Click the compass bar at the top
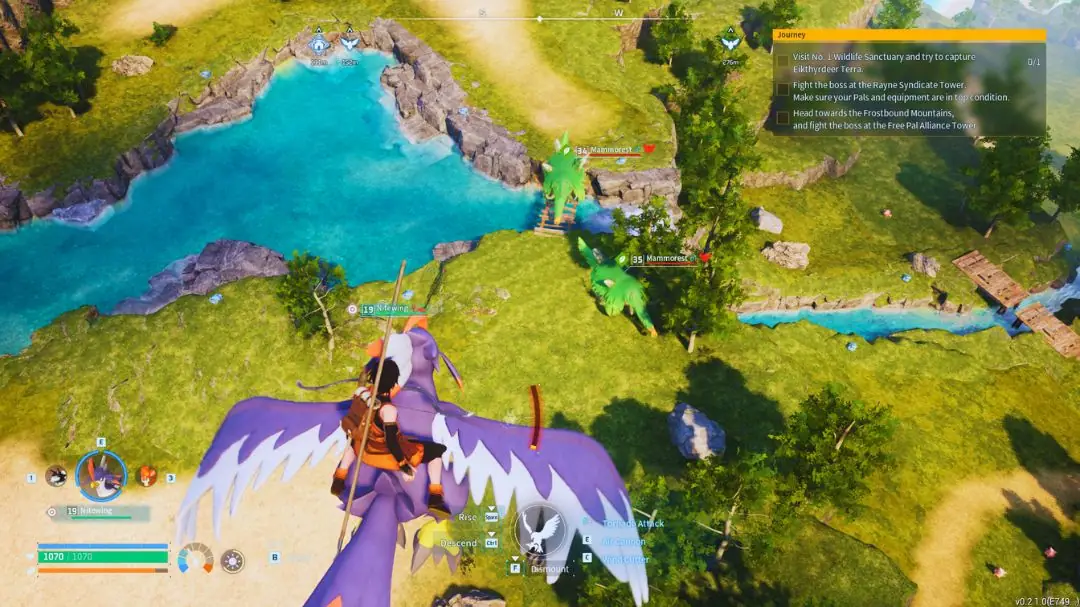The height and width of the screenshot is (607, 1080). pyautogui.click(x=540, y=18)
